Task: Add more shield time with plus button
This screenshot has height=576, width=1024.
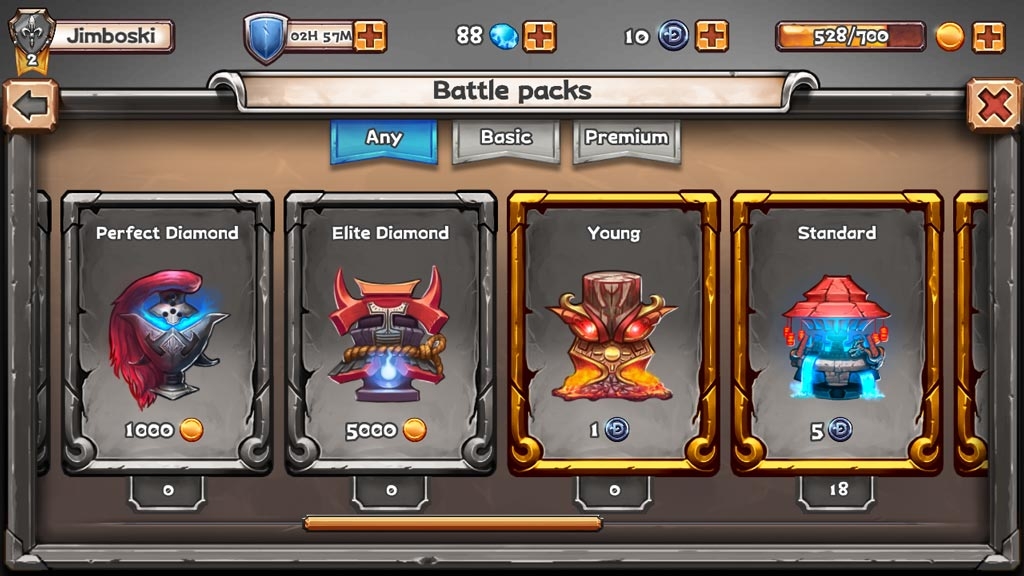Action: click(x=370, y=36)
